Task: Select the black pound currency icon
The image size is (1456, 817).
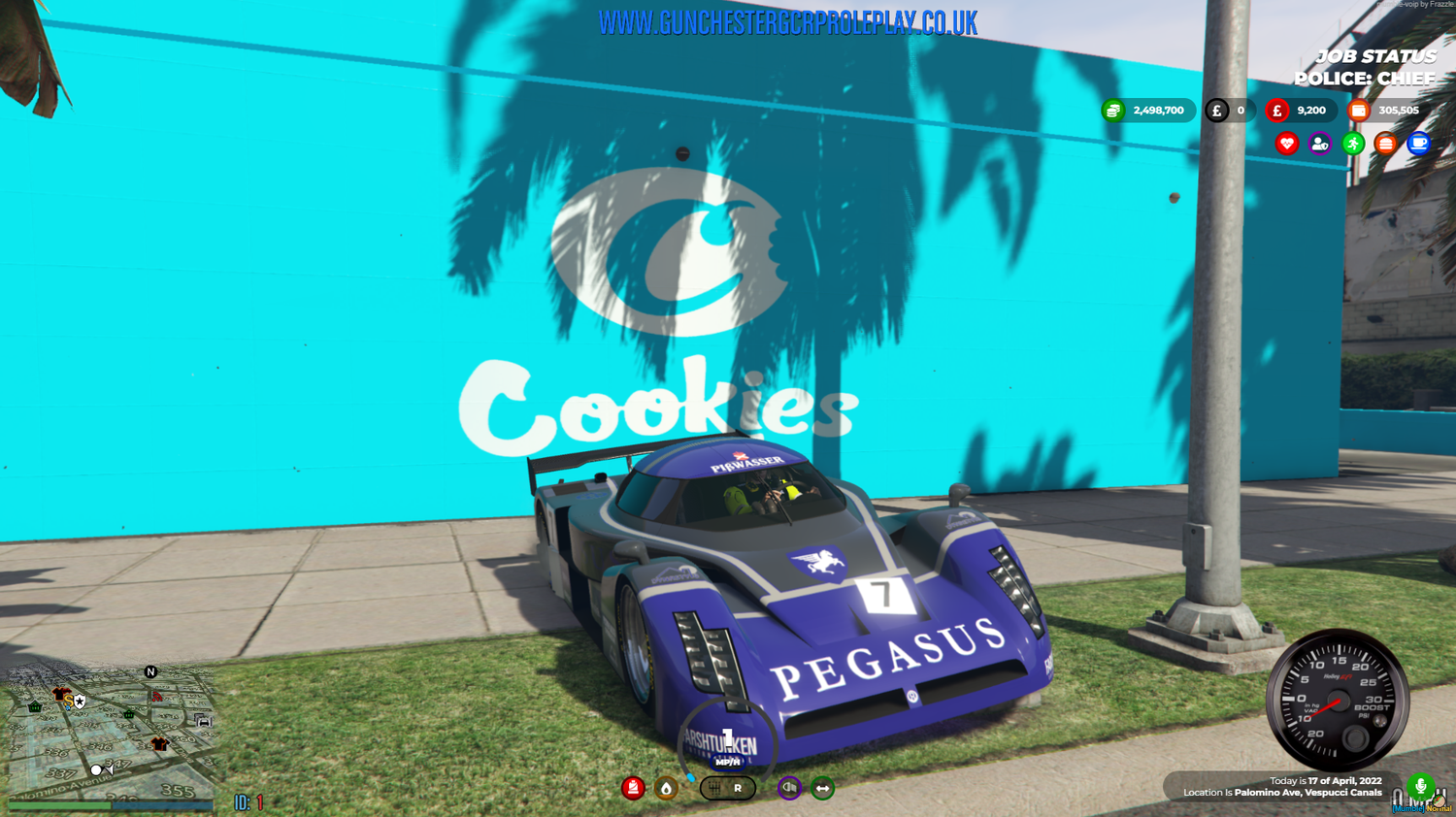Action: click(1217, 111)
